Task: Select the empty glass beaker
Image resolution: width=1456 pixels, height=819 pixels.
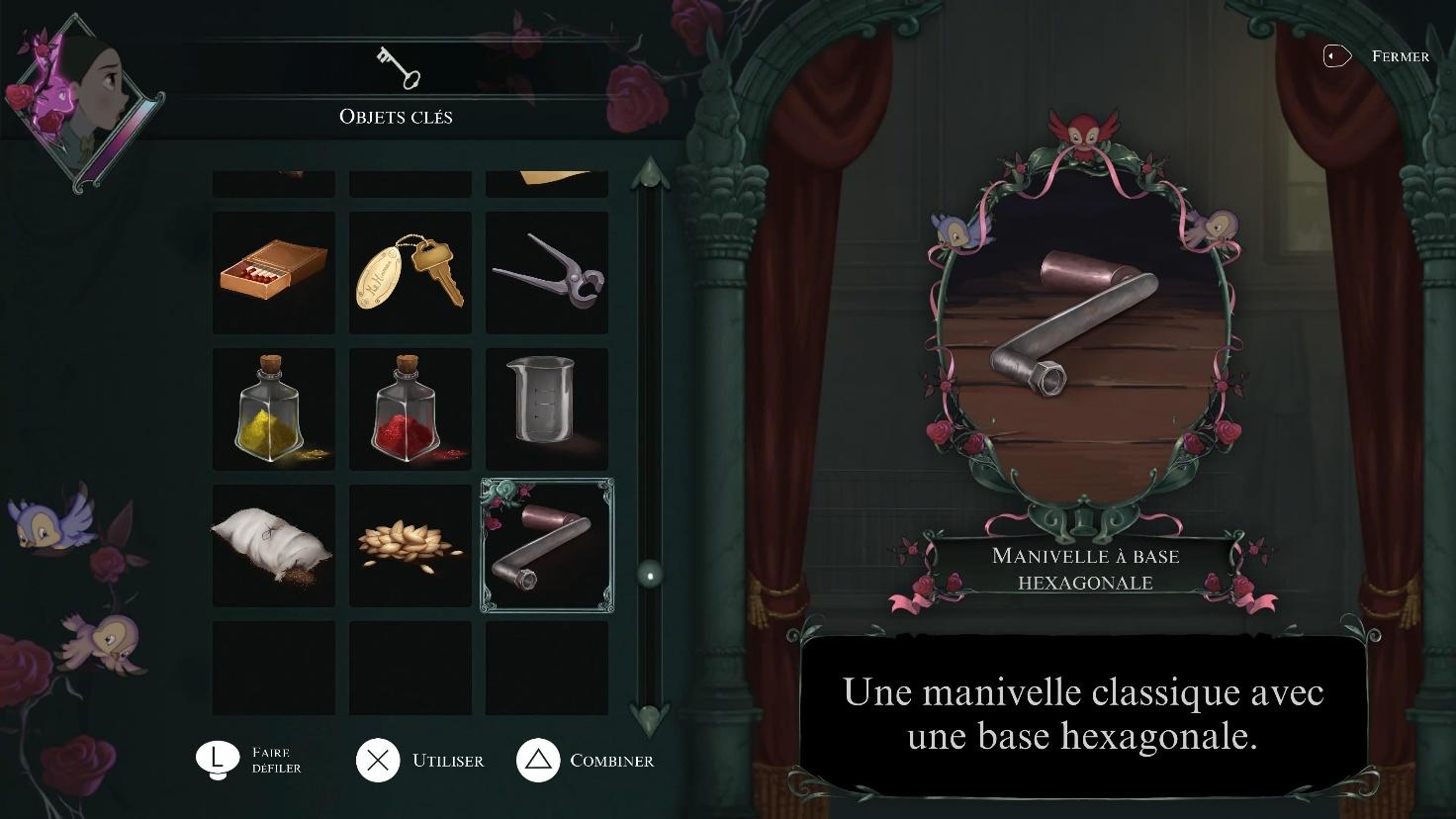Action: [547, 409]
